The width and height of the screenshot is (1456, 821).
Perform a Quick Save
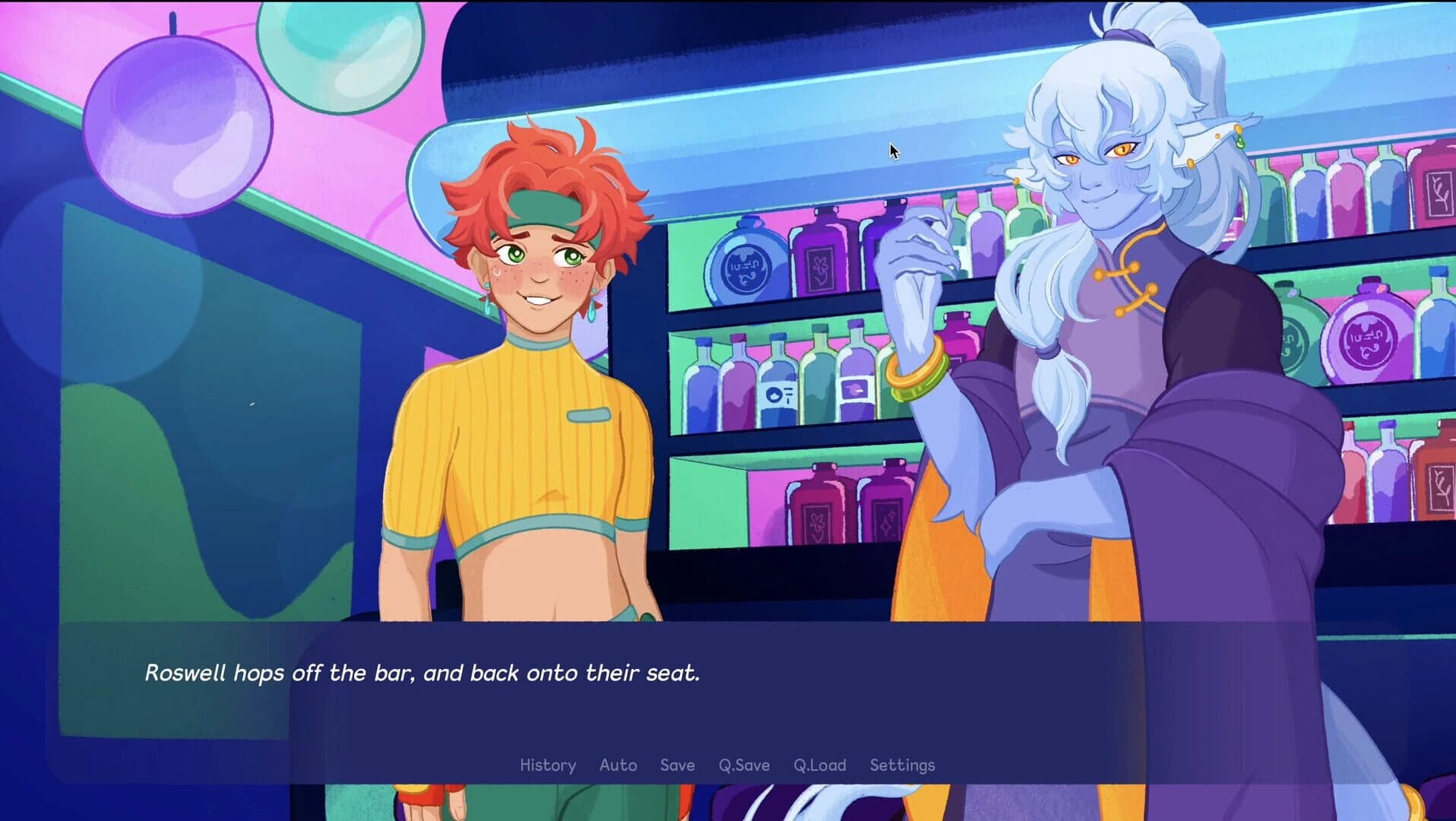pos(743,765)
